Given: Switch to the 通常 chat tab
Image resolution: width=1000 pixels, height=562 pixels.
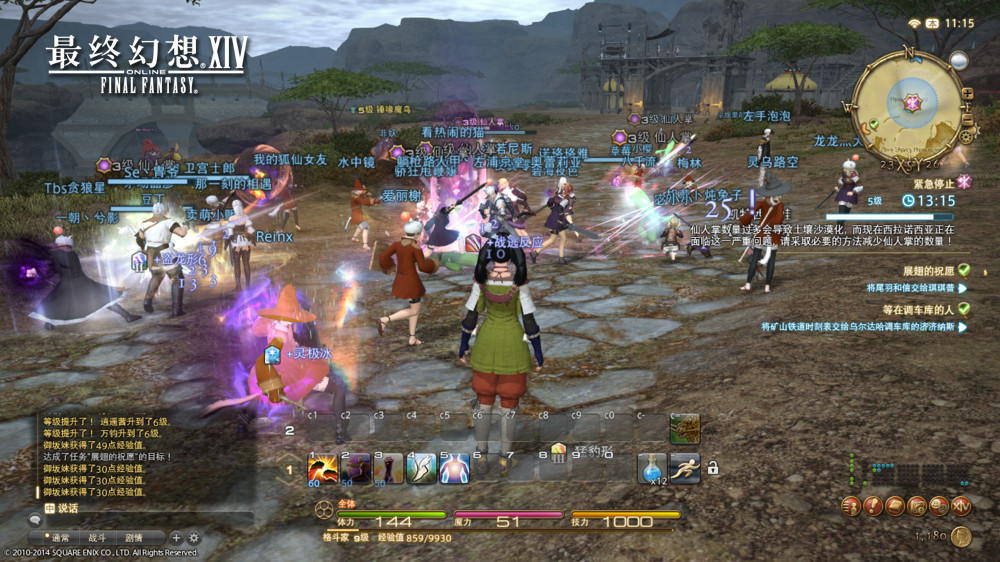Looking at the screenshot, I should [x=60, y=538].
